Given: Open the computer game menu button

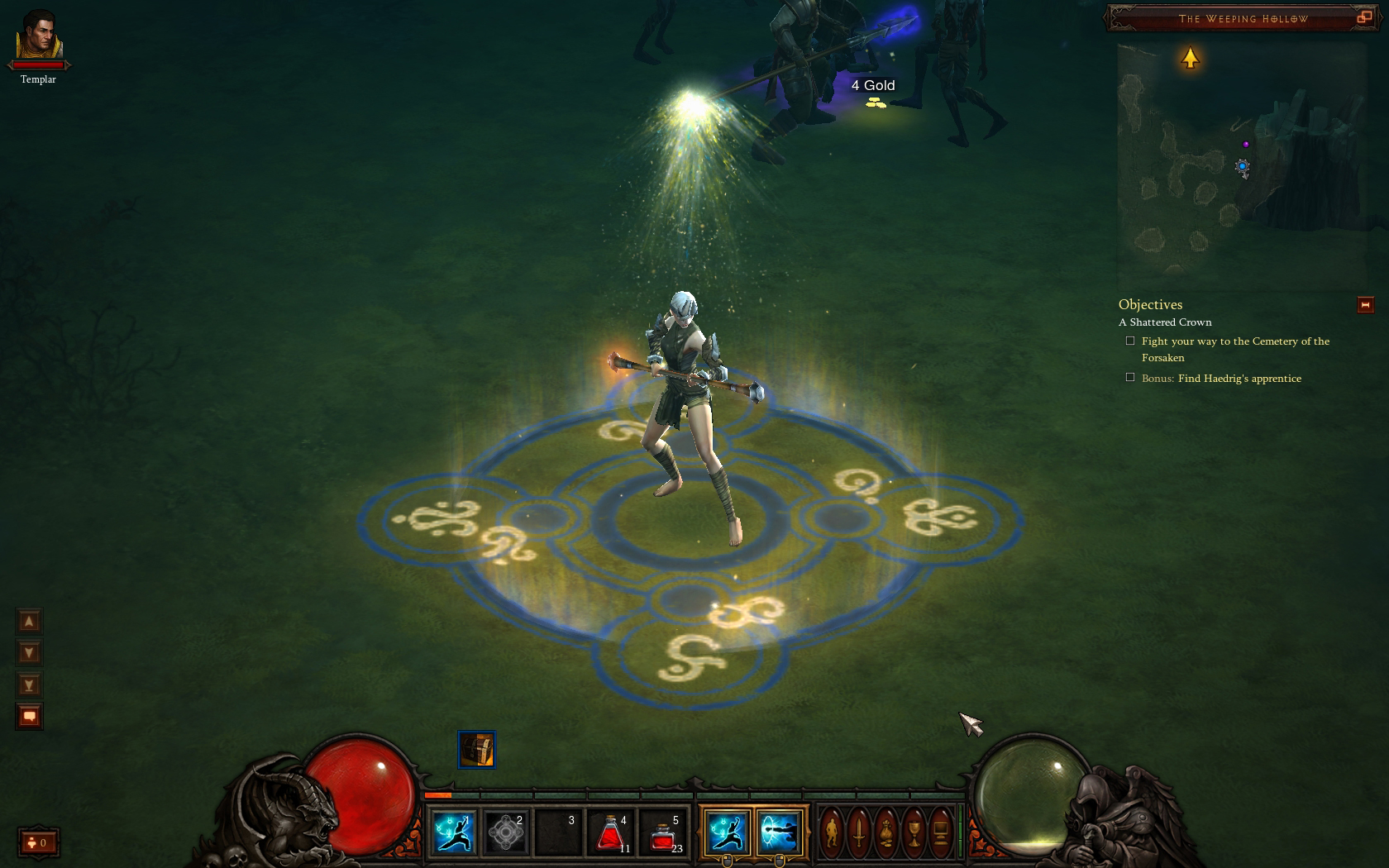Looking at the screenshot, I should (x=941, y=832).
